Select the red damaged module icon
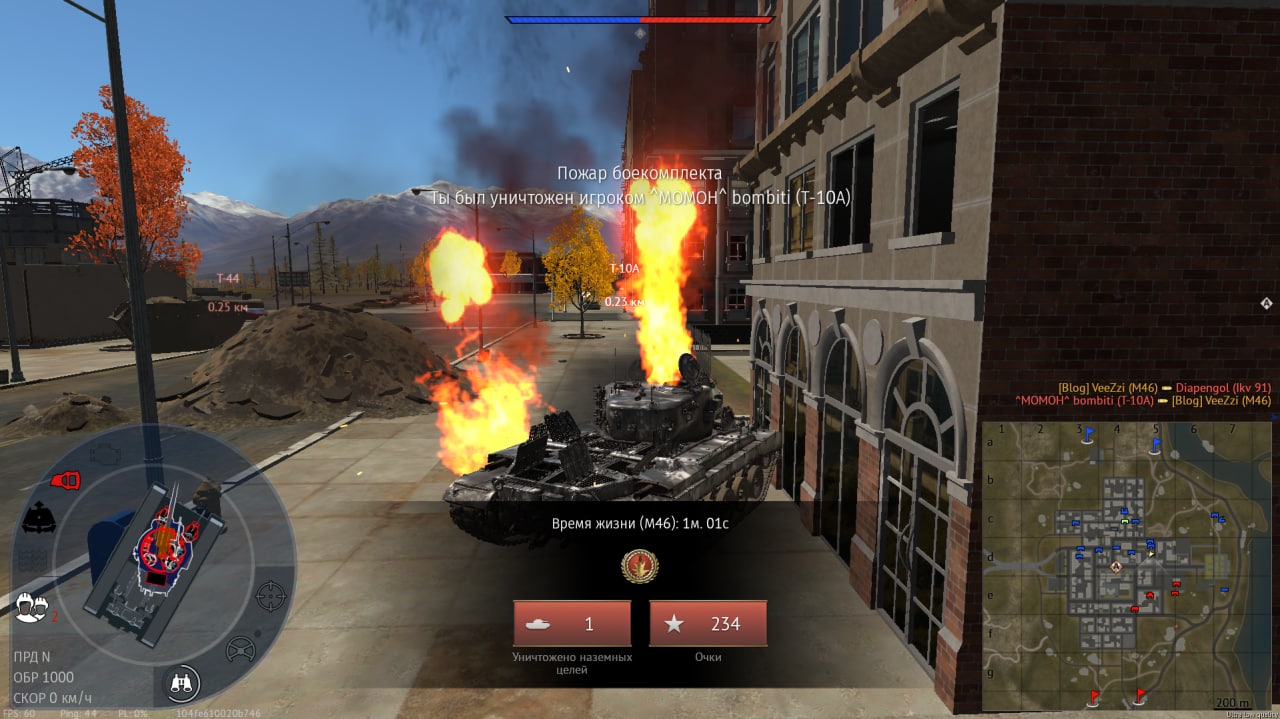This screenshot has height=719, width=1280. point(65,481)
